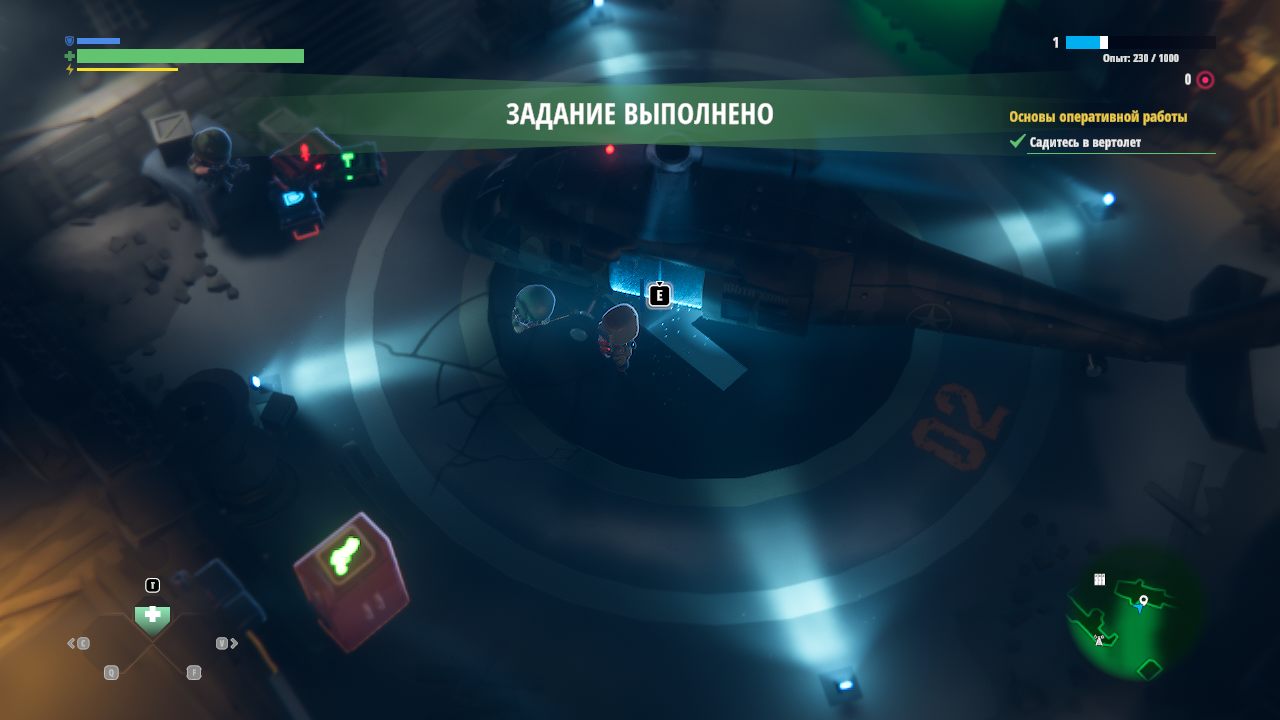
Task: Click the left chevron arrow of the item wheel
Action: (71, 643)
